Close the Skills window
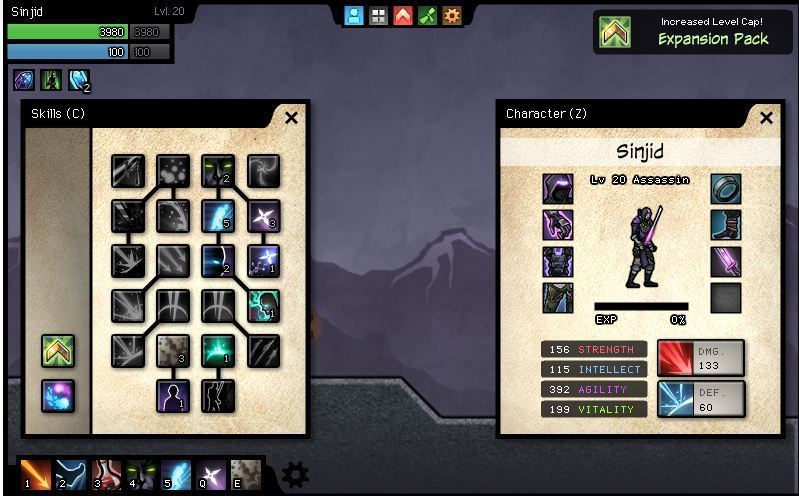Screen dimensions: 799x496 point(291,118)
